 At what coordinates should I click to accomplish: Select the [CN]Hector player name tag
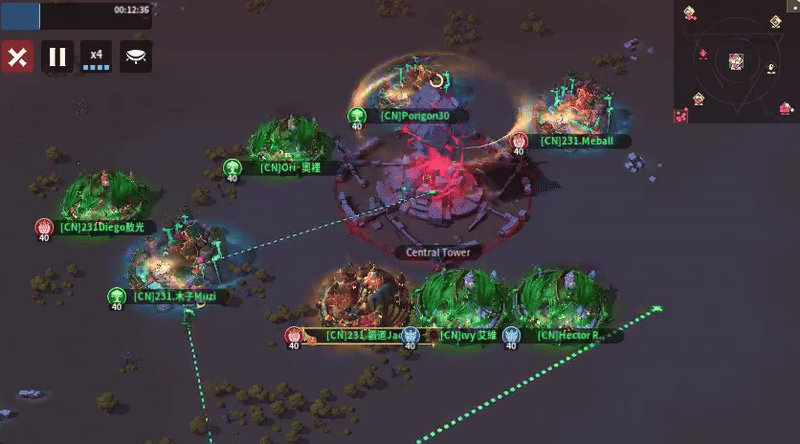567,335
